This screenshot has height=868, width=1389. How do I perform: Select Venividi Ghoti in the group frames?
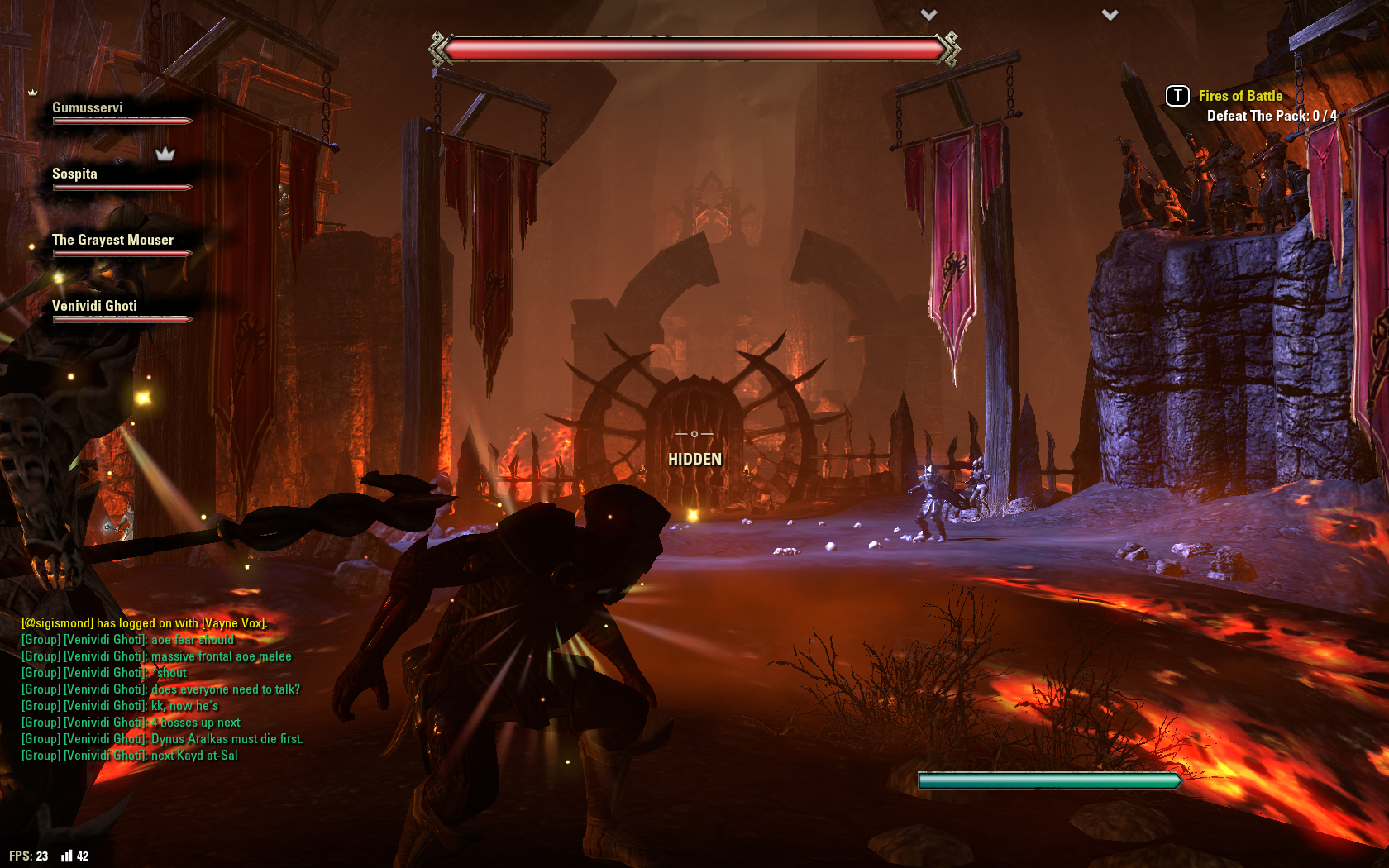pos(94,307)
